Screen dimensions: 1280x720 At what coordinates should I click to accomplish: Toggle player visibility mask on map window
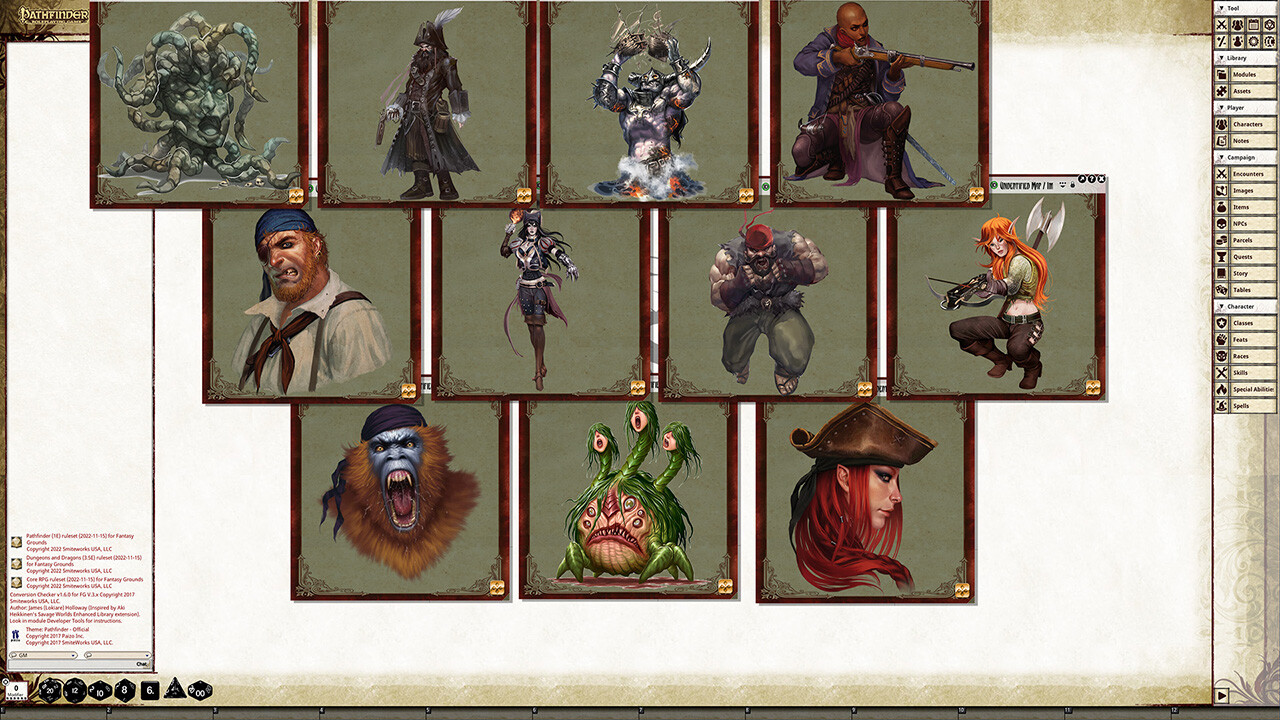pos(1063,184)
